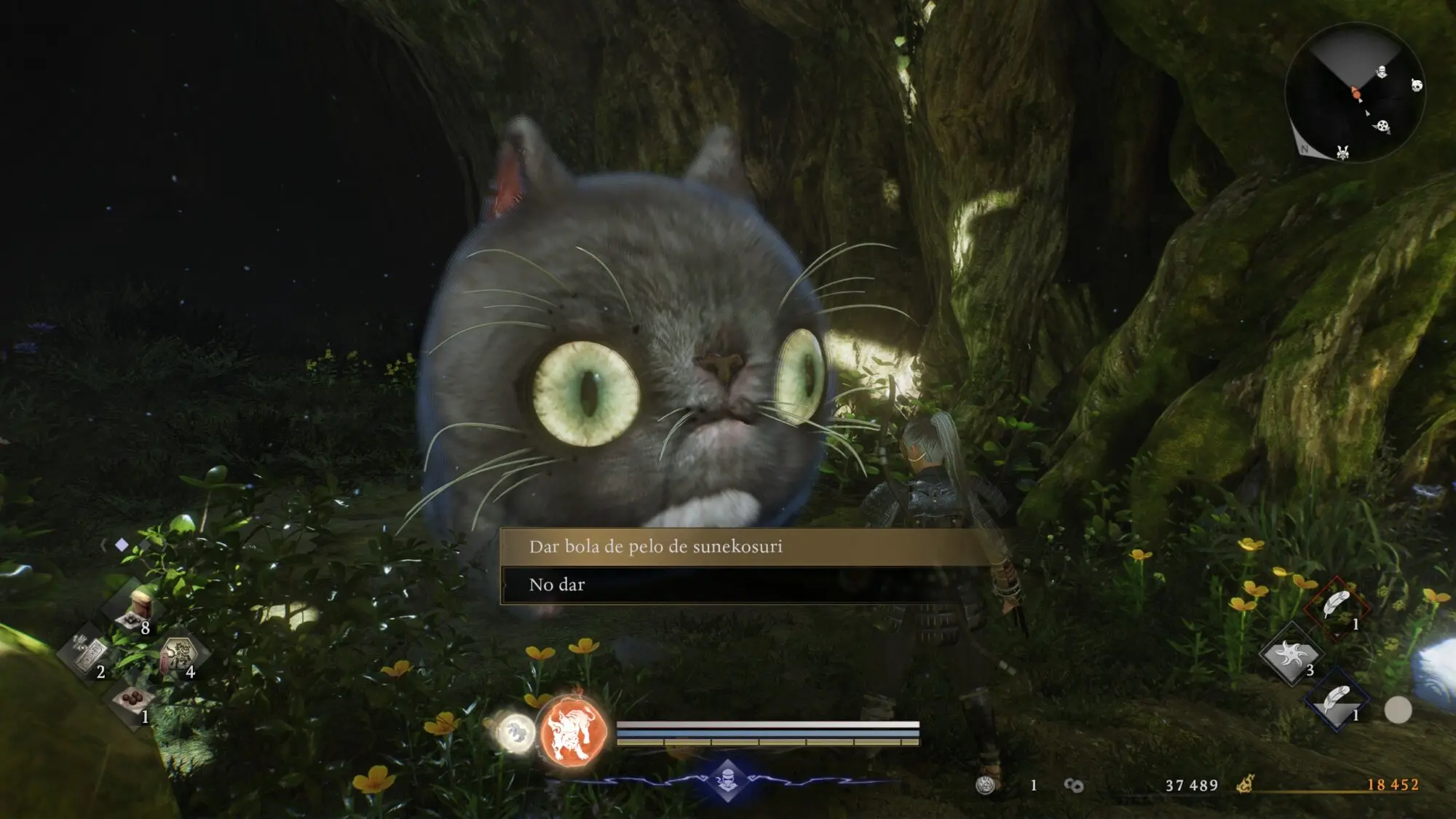Viewport: 1456px width, 819px height.
Task: Open the circular minimap
Action: [x=1354, y=92]
